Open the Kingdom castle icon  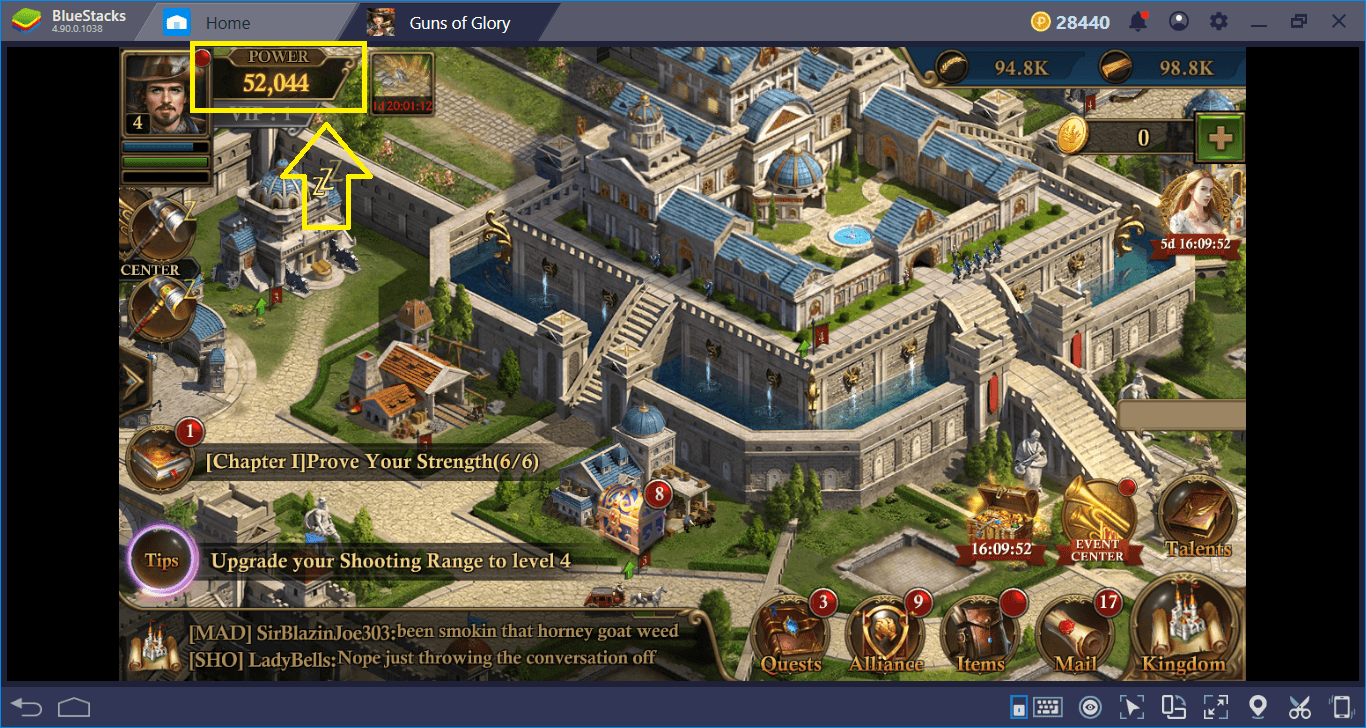click(1184, 631)
